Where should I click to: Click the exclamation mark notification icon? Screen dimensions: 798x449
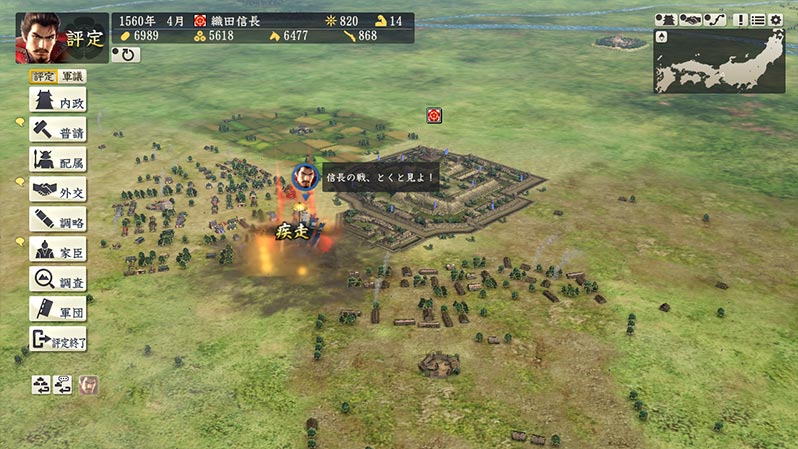[x=741, y=19]
